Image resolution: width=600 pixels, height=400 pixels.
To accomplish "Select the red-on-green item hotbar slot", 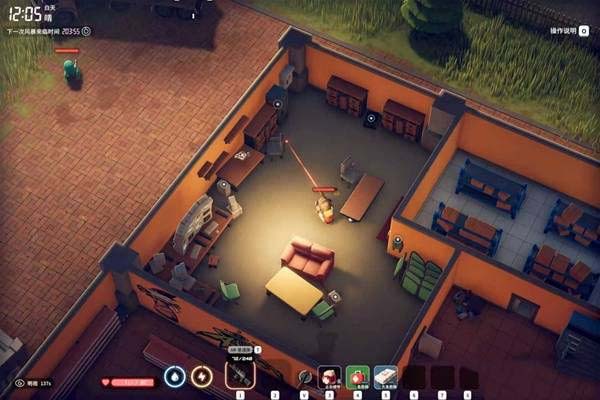I will [x=357, y=377].
